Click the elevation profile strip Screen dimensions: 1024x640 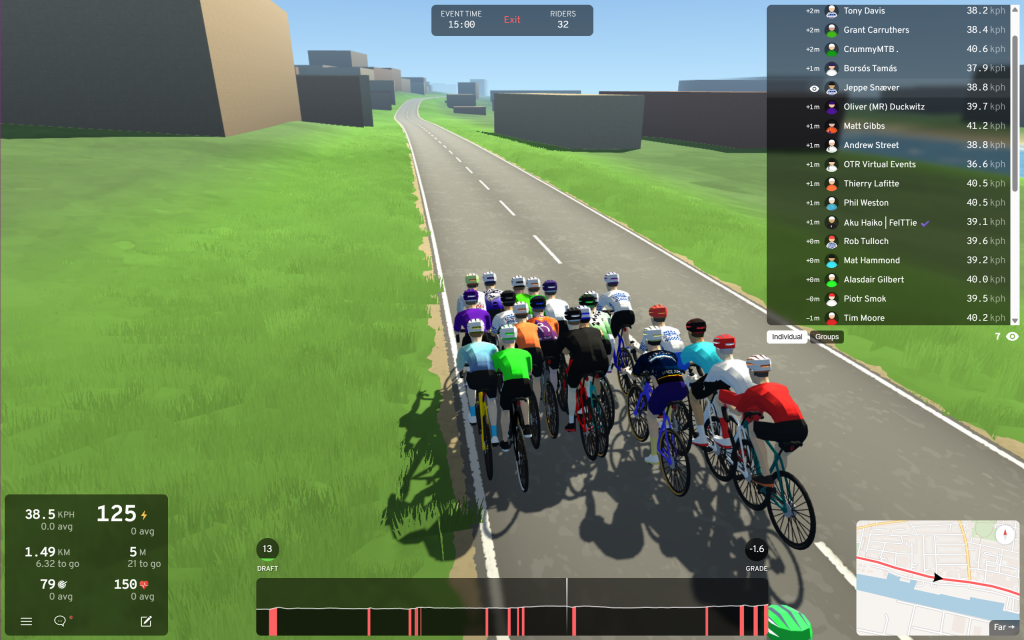click(512, 607)
